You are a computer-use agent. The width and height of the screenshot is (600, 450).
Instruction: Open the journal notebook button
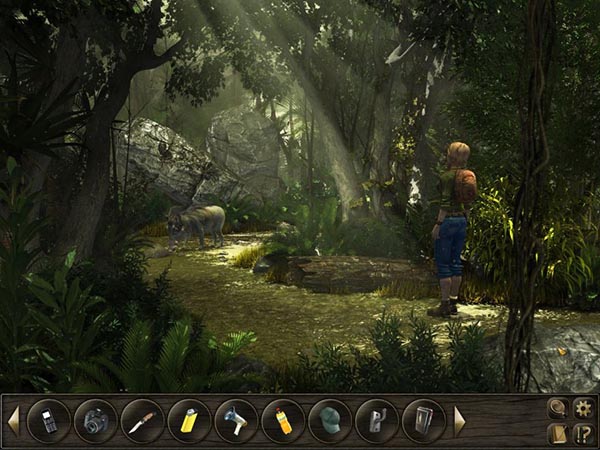558,433
